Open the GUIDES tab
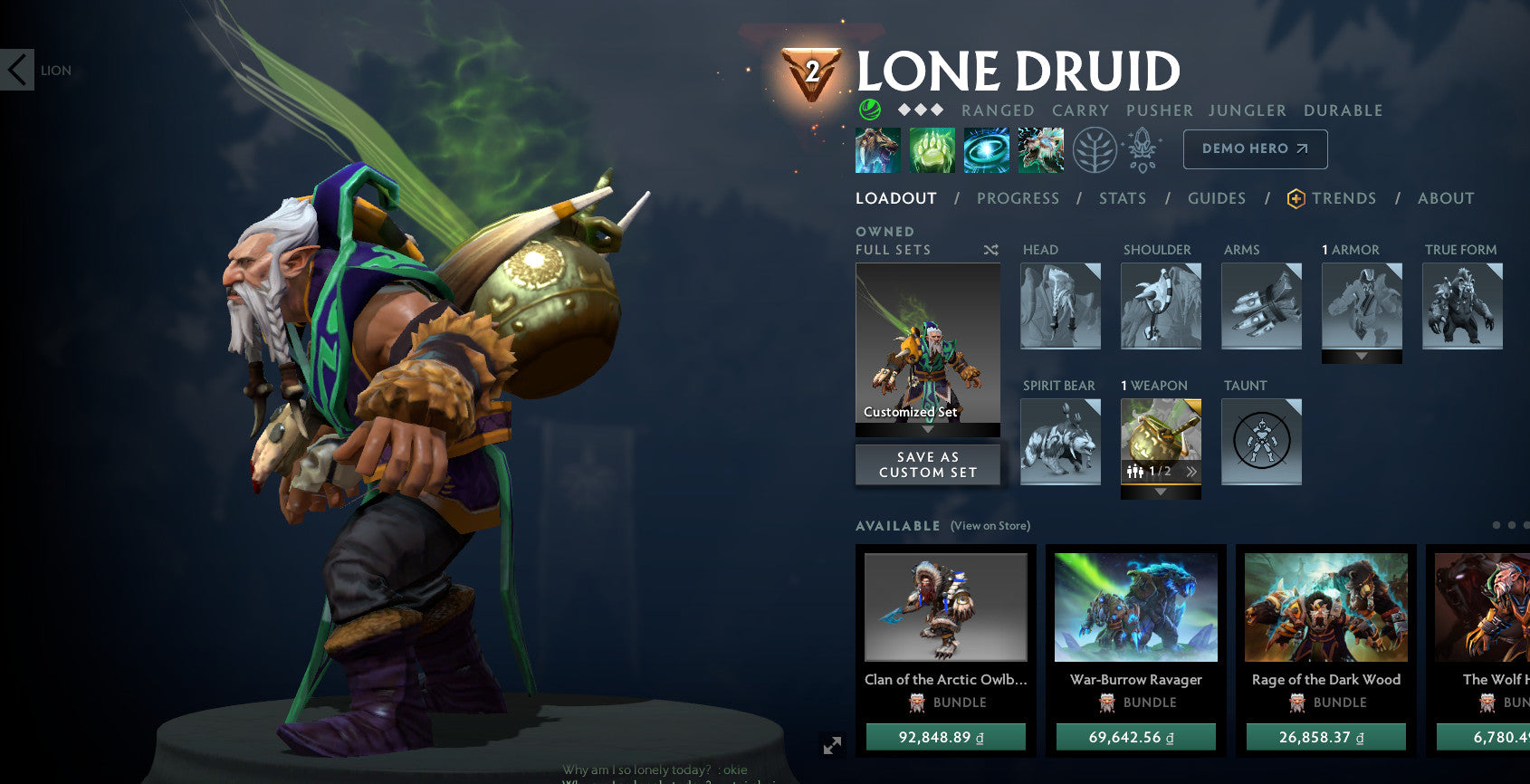This screenshot has width=1530, height=784. tap(1217, 198)
